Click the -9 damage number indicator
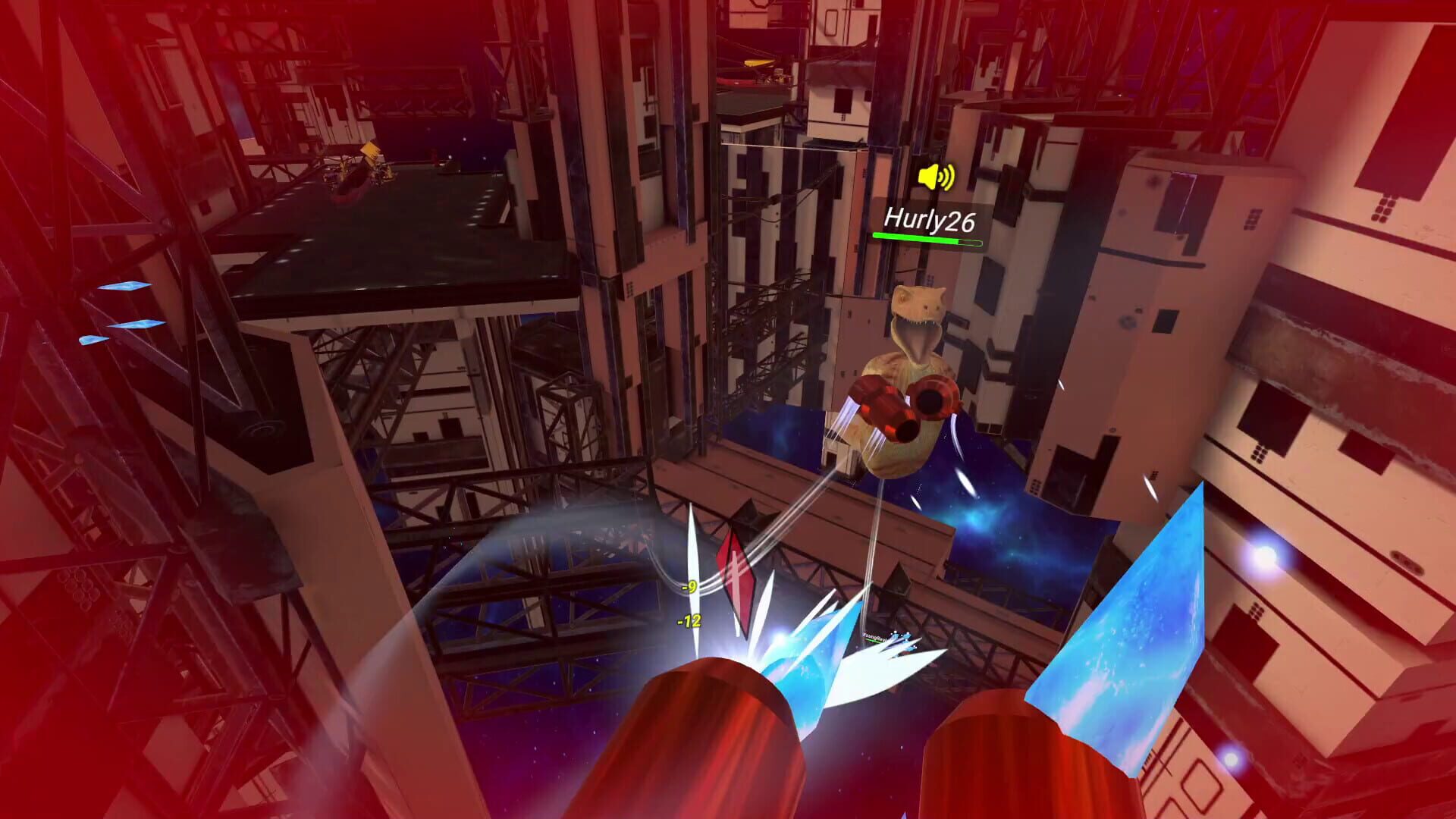The height and width of the screenshot is (819, 1456). [x=689, y=586]
